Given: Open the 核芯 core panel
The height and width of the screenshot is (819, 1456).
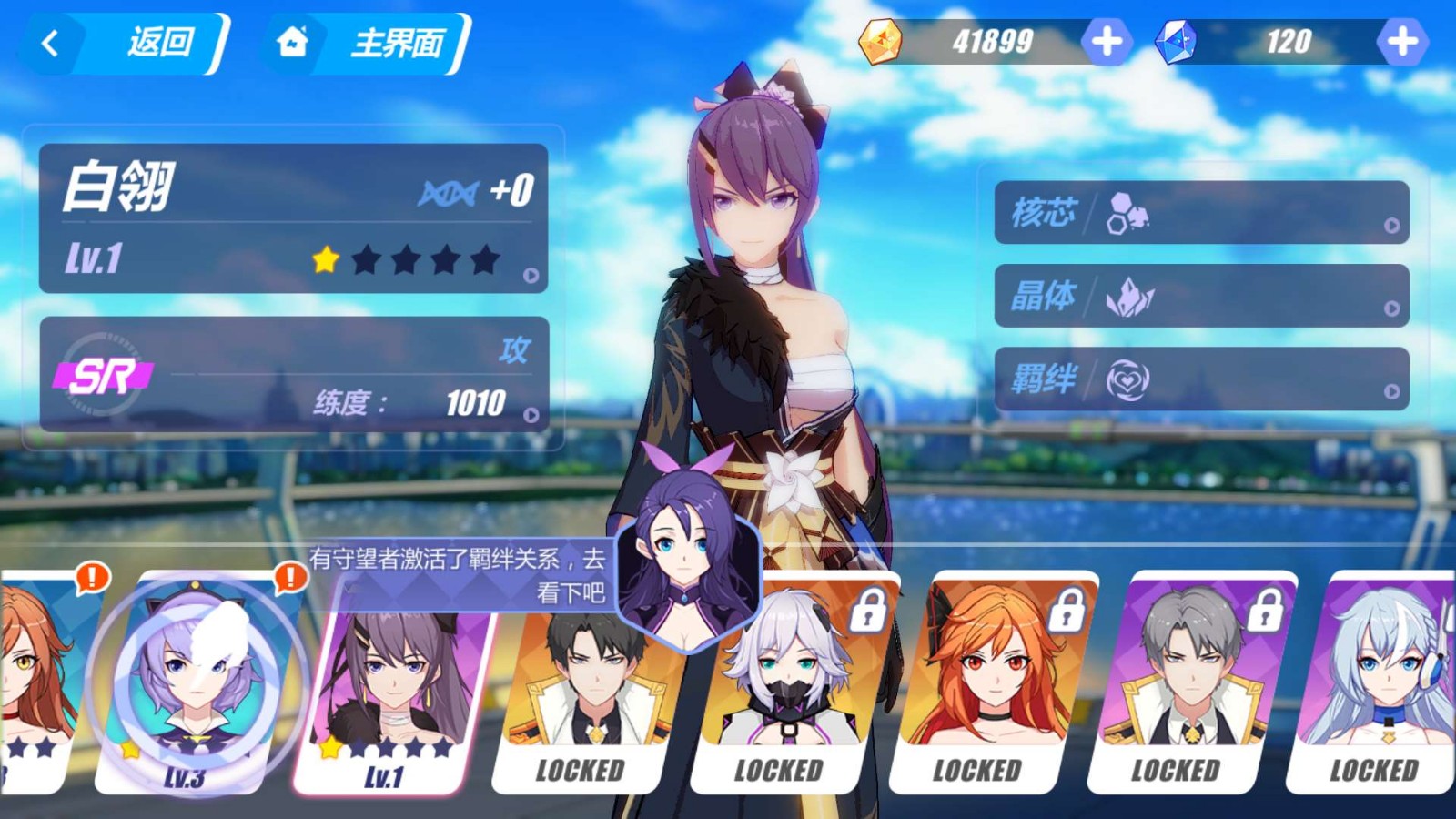Looking at the screenshot, I should 1201,212.
